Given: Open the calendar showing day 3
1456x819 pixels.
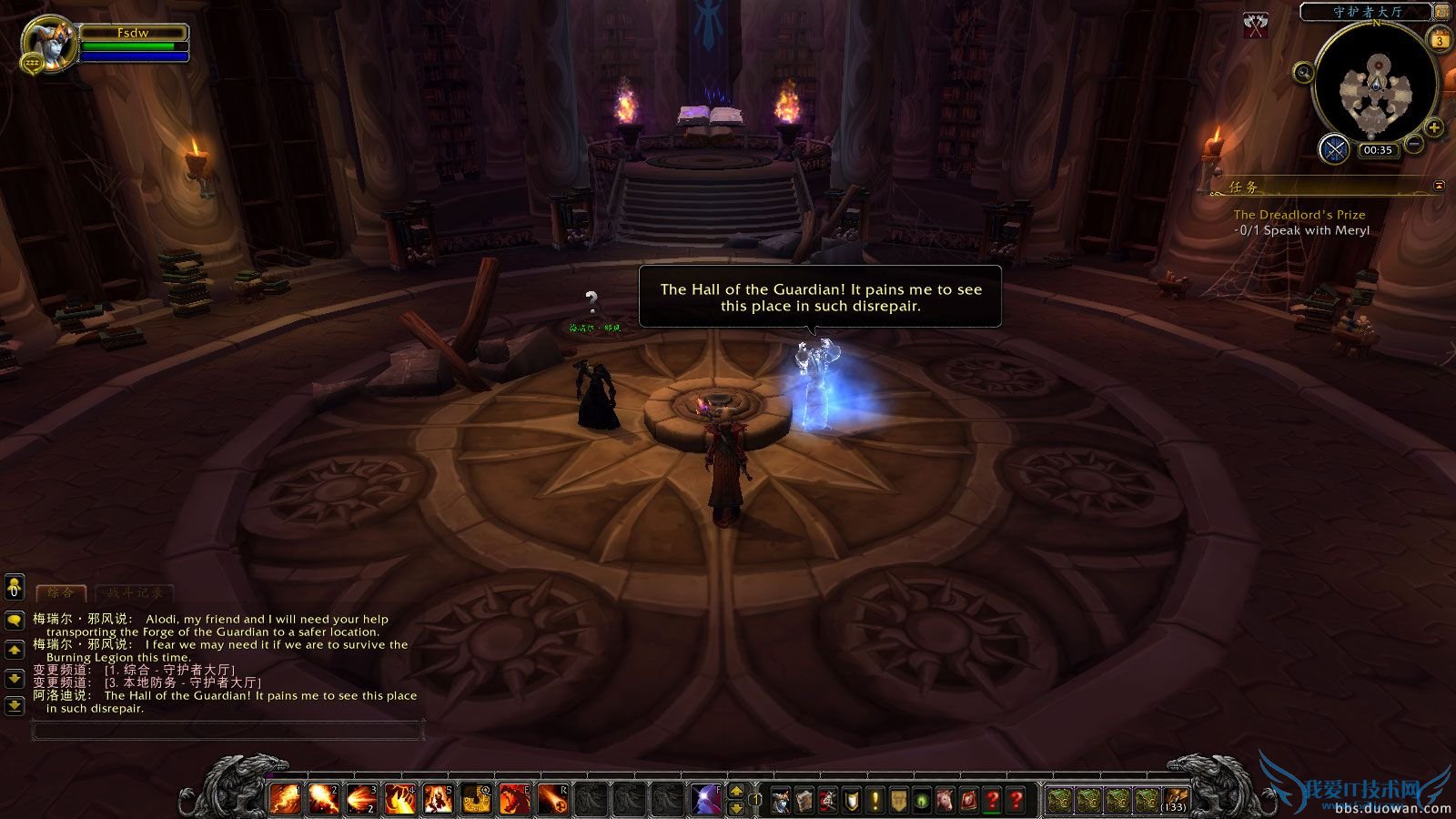Looking at the screenshot, I should pyautogui.click(x=1439, y=39).
